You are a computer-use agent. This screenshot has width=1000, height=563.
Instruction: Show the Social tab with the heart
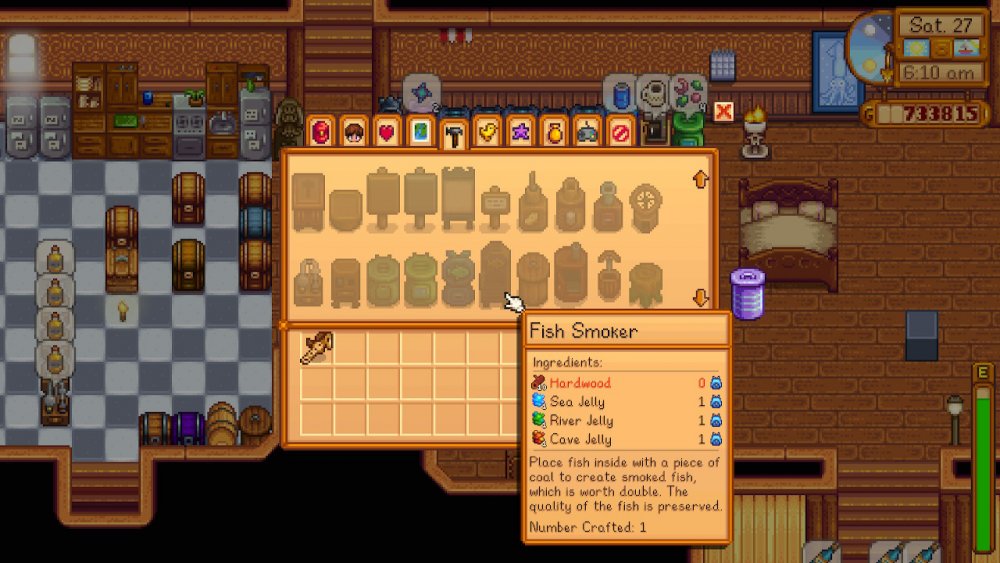click(386, 132)
